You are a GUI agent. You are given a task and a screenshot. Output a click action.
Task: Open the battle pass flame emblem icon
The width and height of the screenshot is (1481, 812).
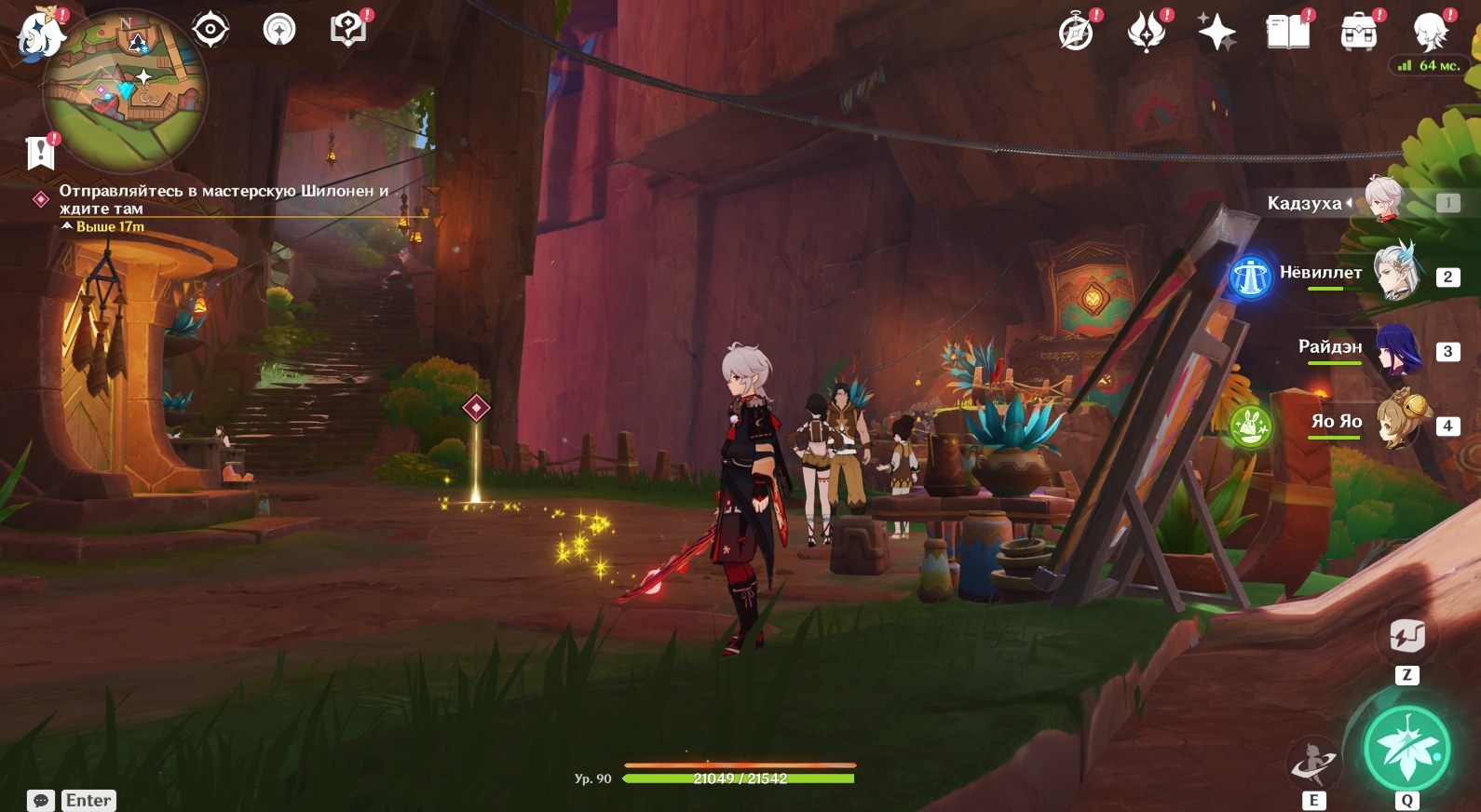tap(1147, 33)
